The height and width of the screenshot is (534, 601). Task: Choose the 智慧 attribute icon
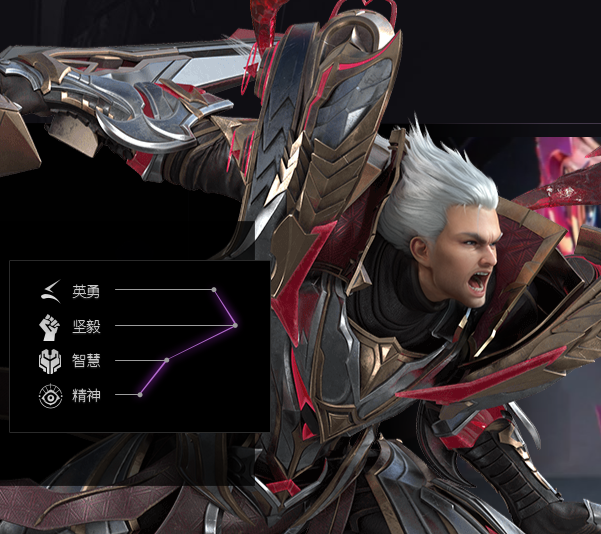49,360
